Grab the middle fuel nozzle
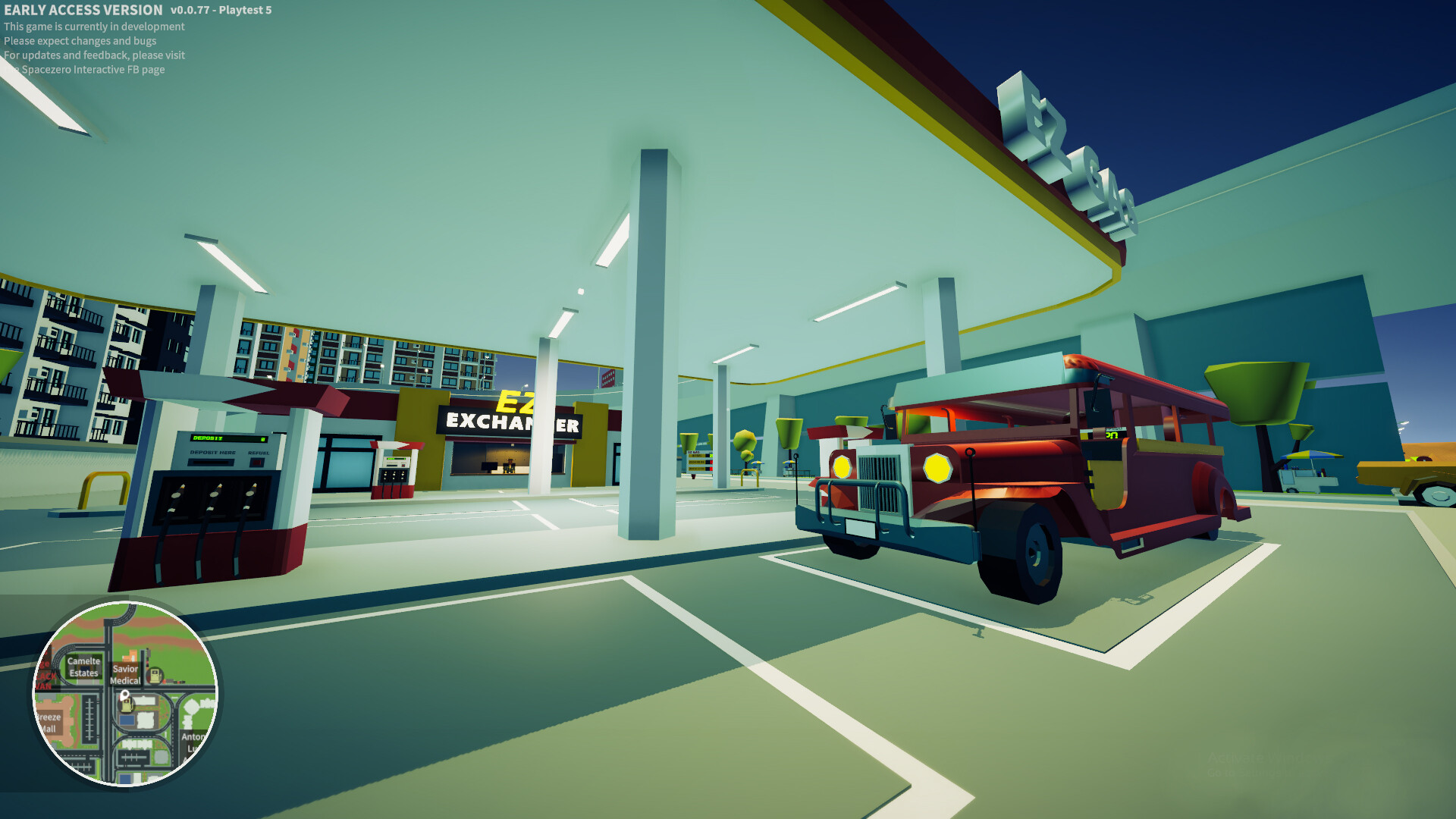The image size is (1456, 819). [214, 495]
